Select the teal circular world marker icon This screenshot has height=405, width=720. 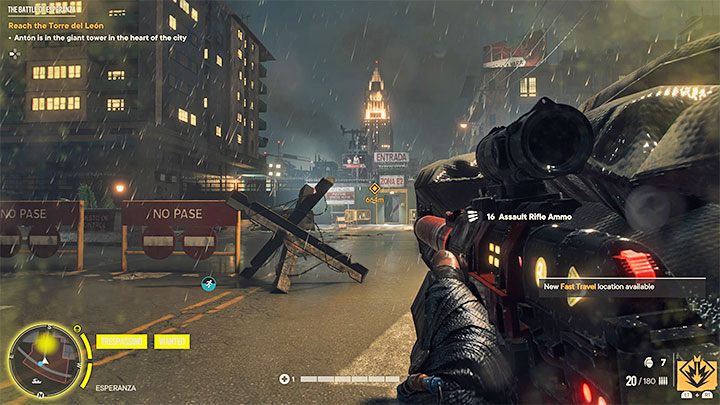coord(208,284)
